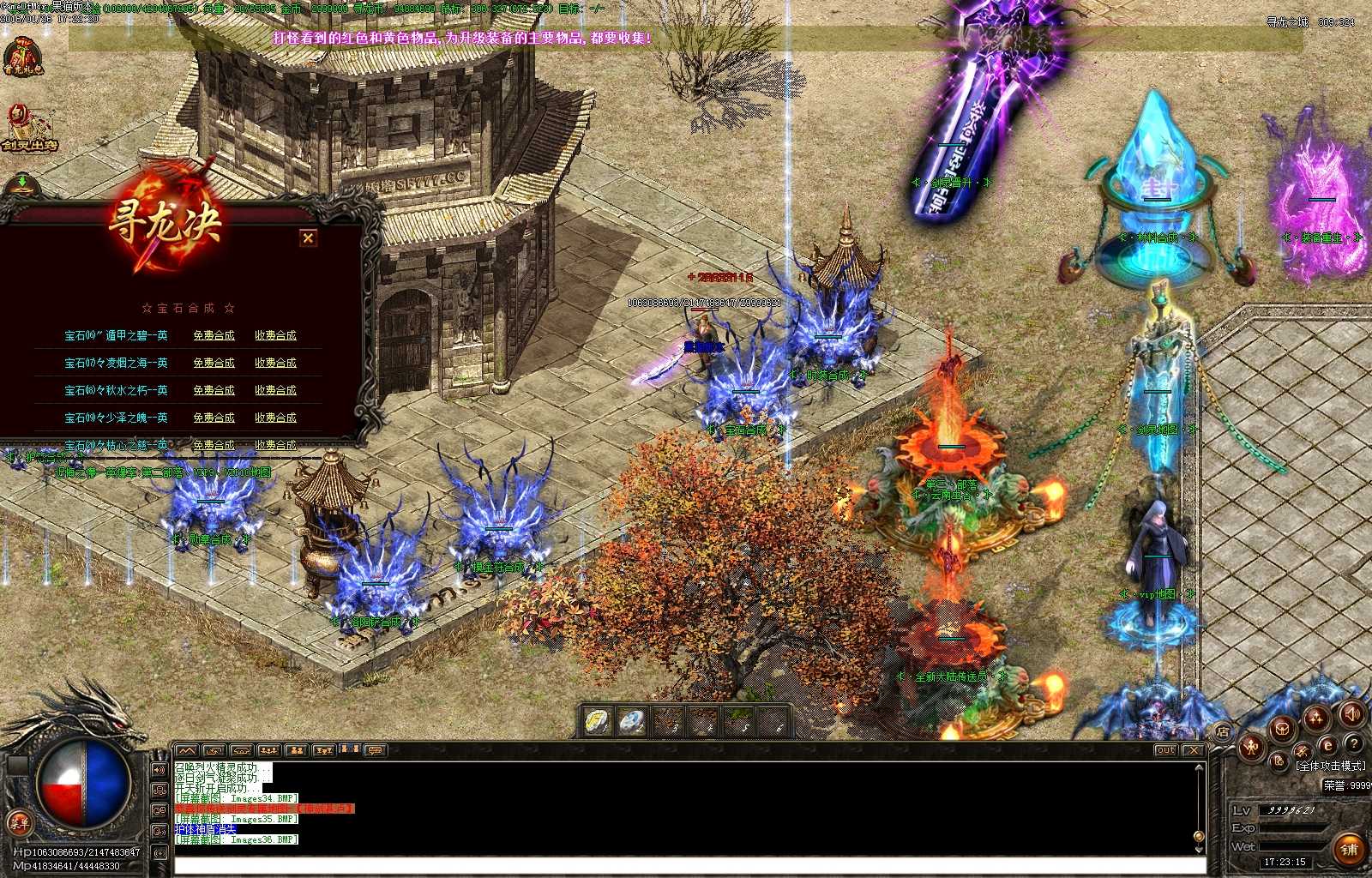
Task: Click the e mail icon in bottom-right button cluster
Action: click(x=1327, y=745)
